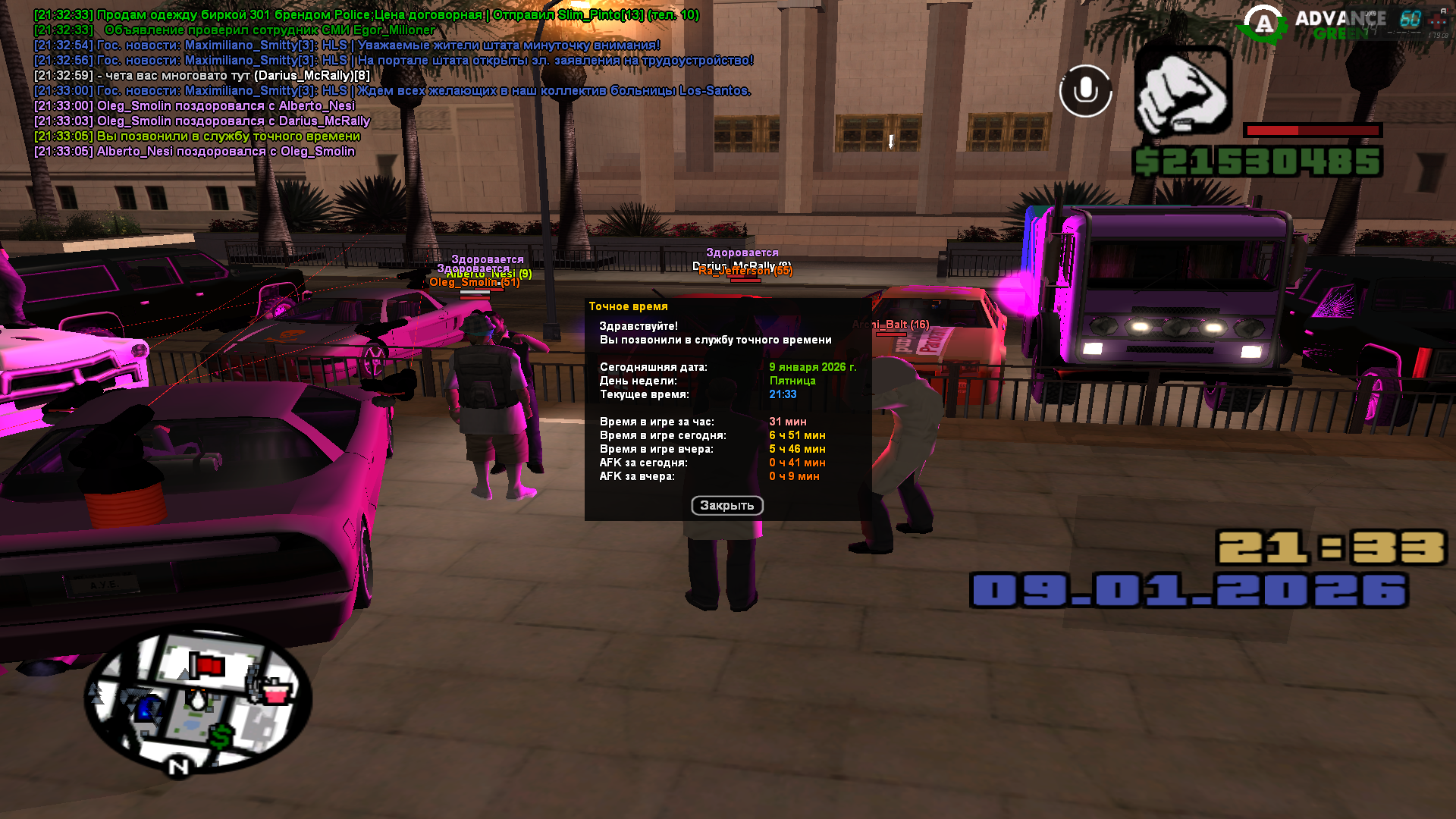
Task: Select the red flag marker on minimap
Action: pos(206,666)
